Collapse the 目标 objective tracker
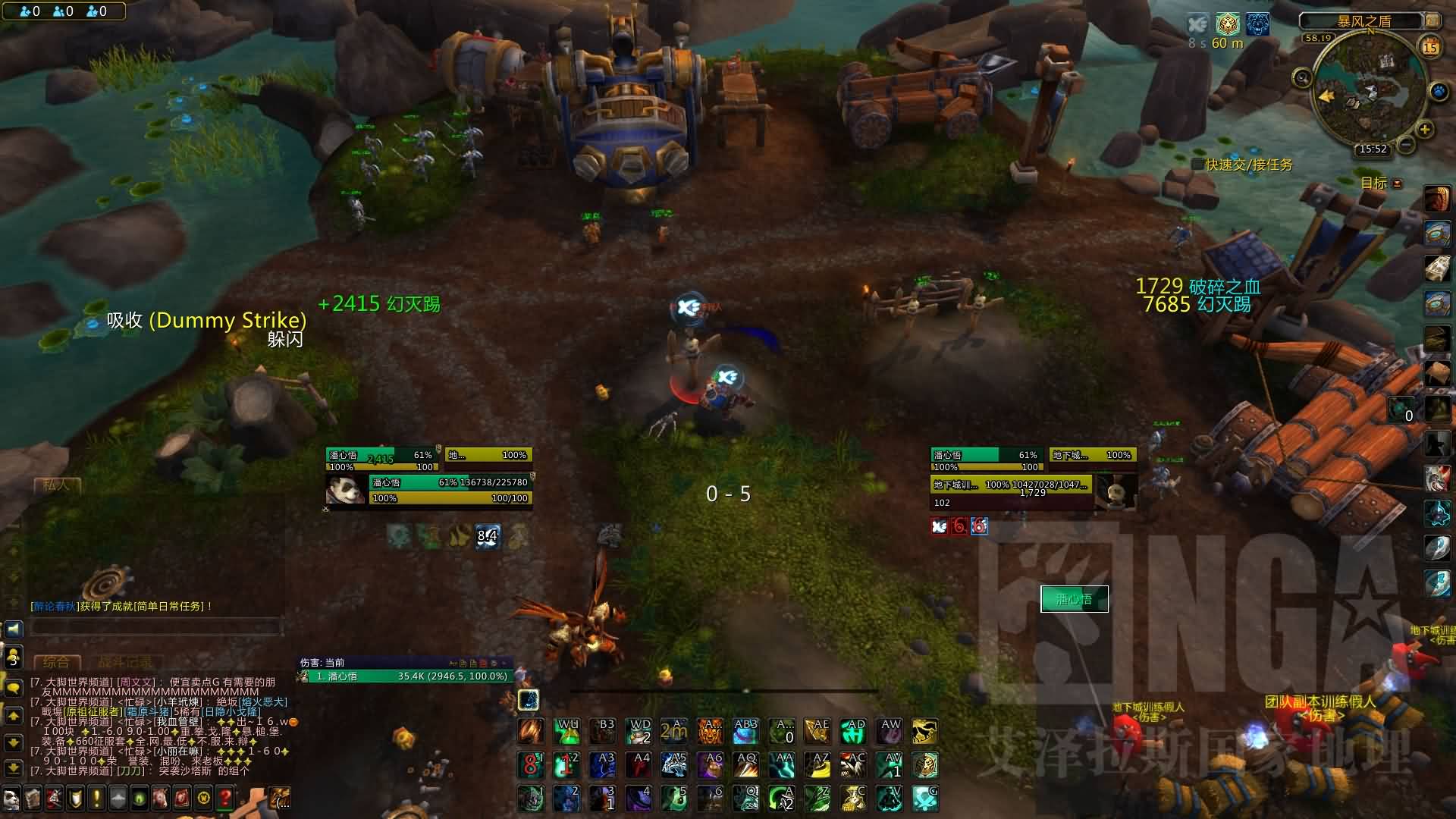Screen dimensions: 1456x819 1398,184
